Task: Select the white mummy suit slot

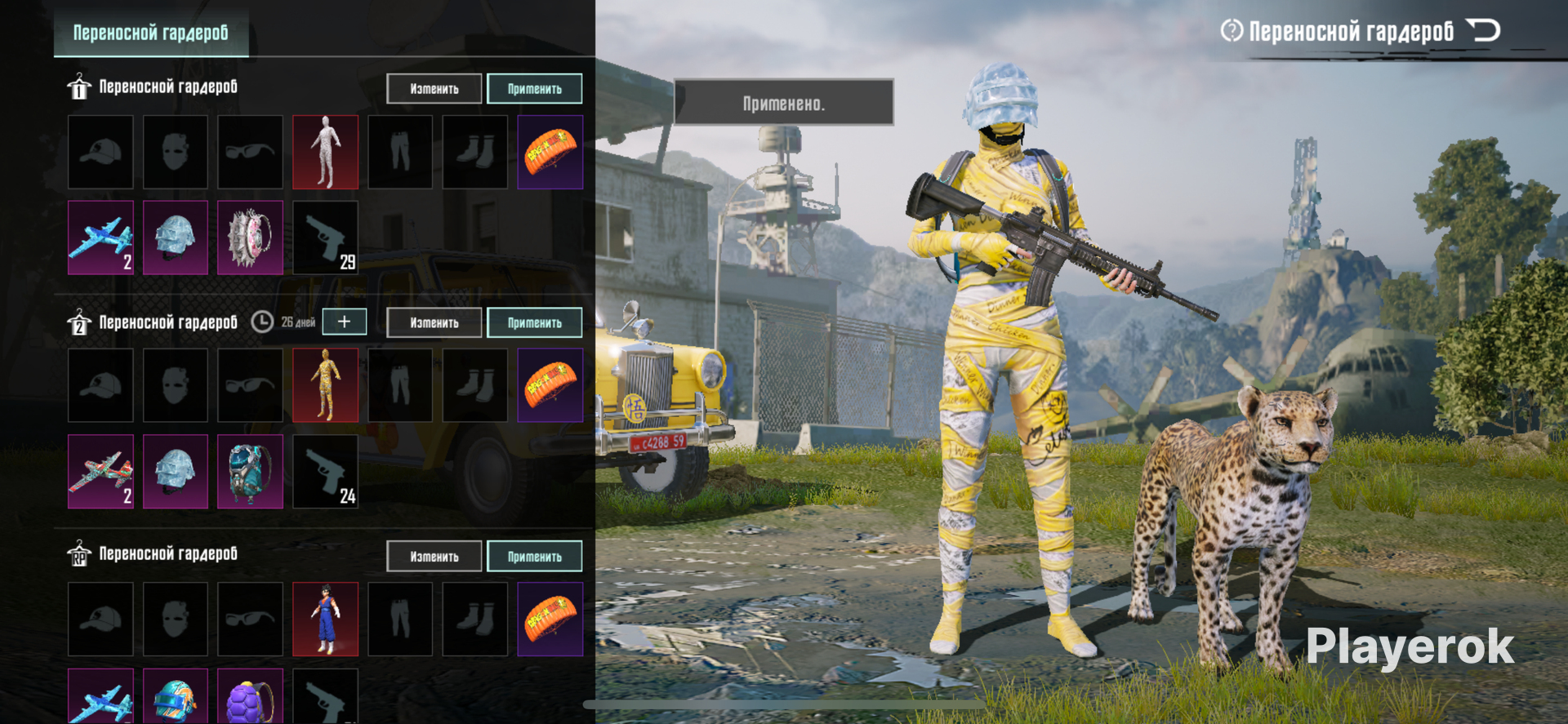Action: (x=325, y=153)
